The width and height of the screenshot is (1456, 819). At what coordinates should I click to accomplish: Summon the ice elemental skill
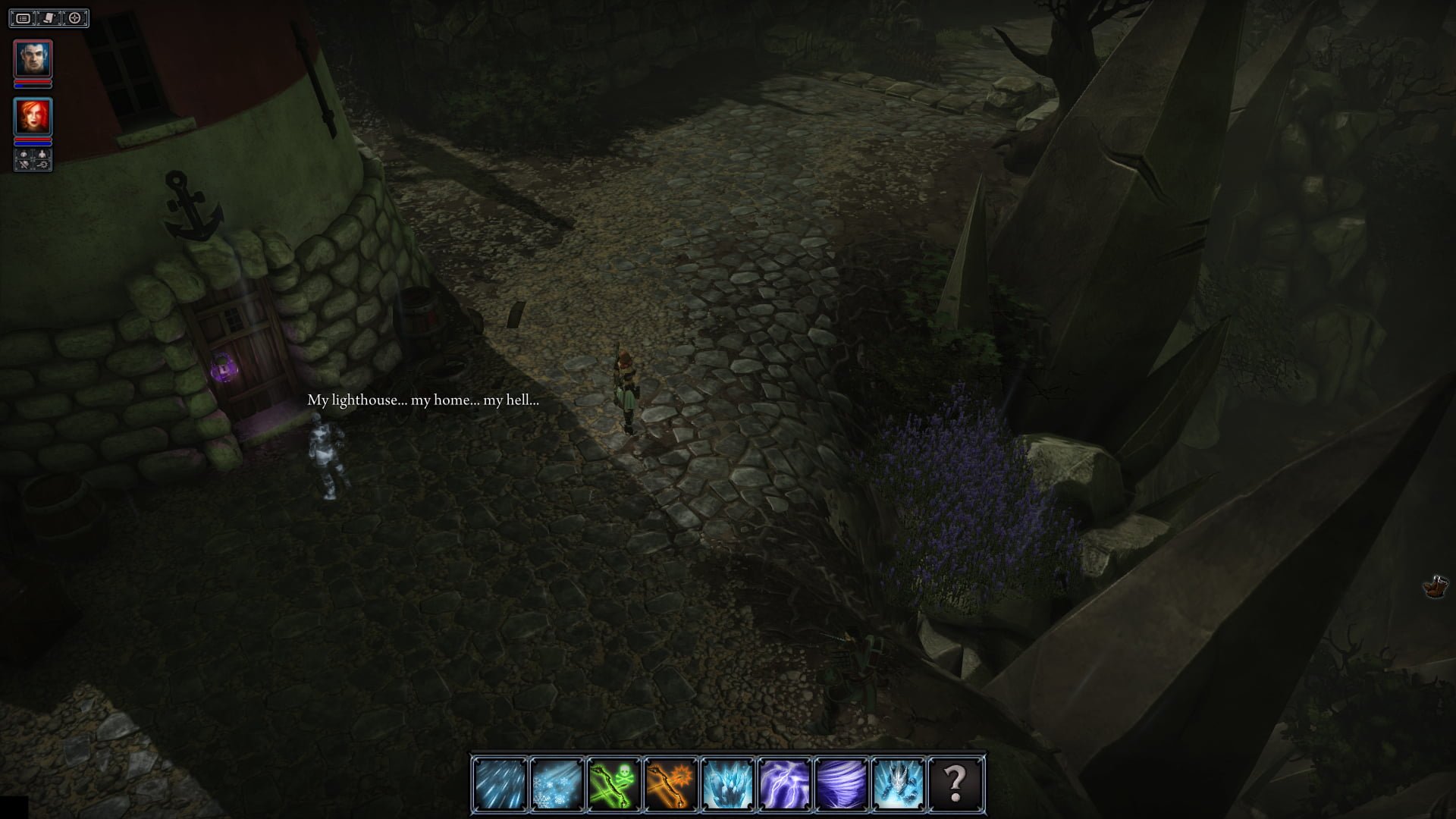(x=898, y=783)
